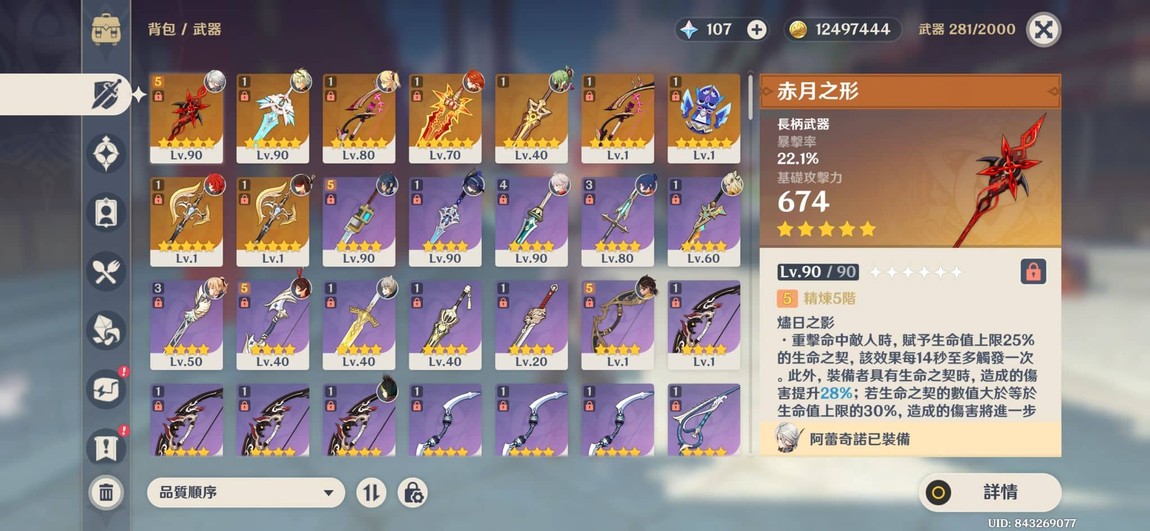The height and width of the screenshot is (531, 1150).
Task: Switch to the character development items tab
Action: click(x=106, y=211)
